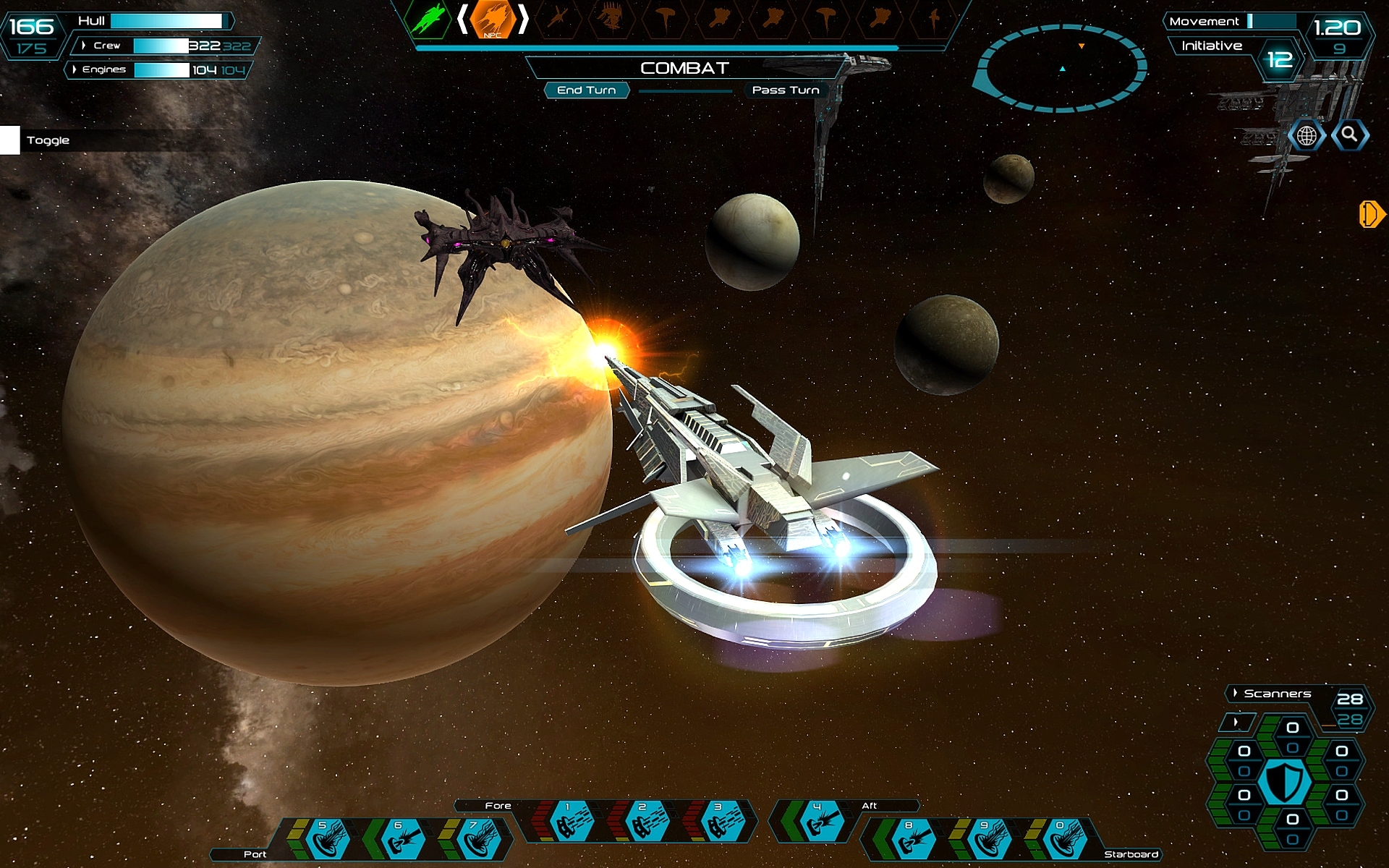
Task: Activate fore weapon slot 3
Action: 721,822
